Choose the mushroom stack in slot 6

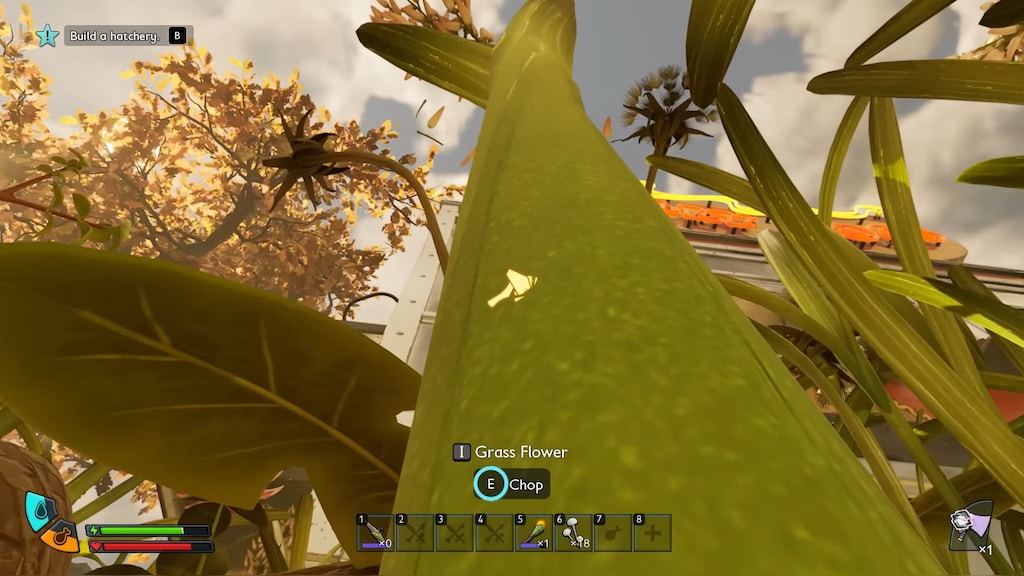[573, 533]
